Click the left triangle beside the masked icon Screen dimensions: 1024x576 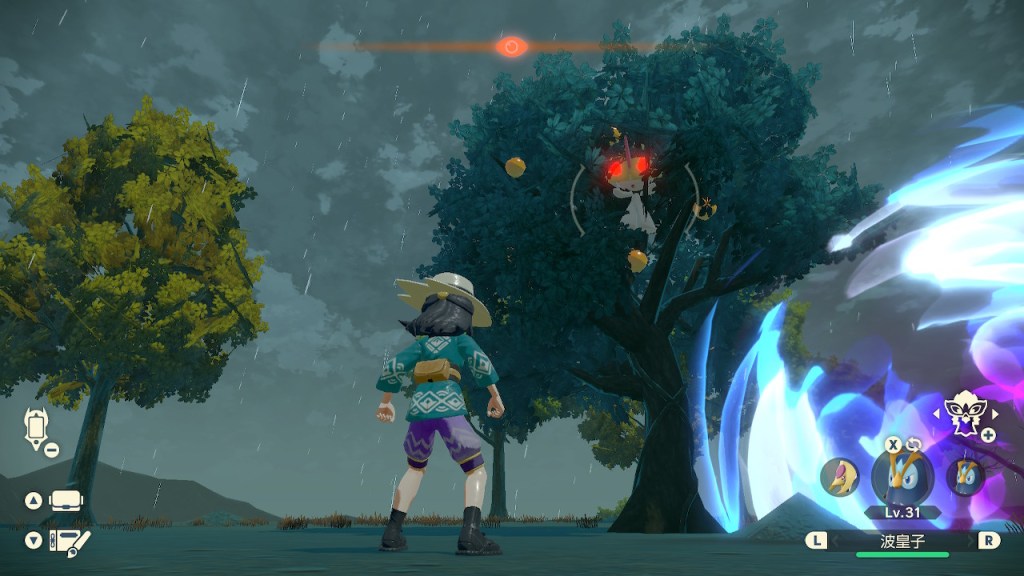936,411
